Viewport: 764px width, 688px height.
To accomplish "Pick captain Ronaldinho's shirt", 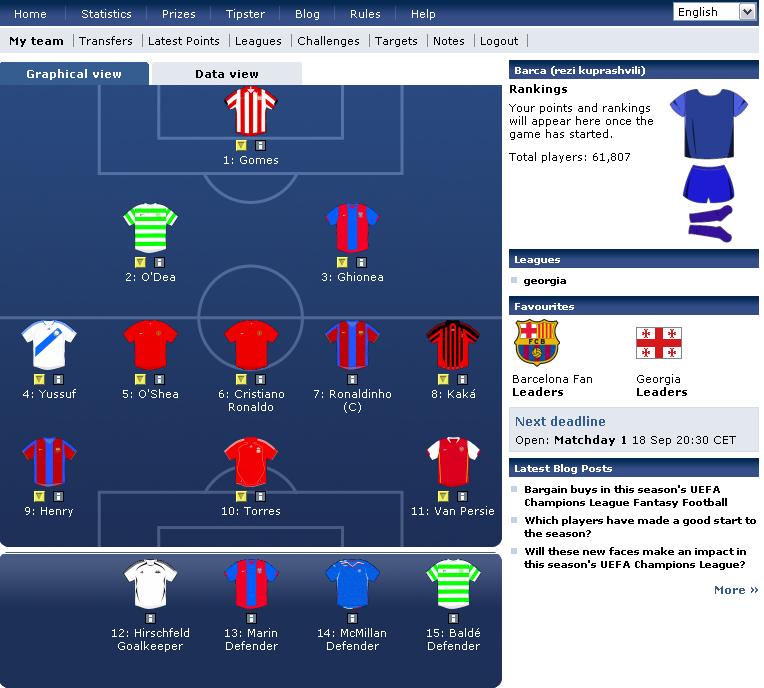I will coord(353,346).
